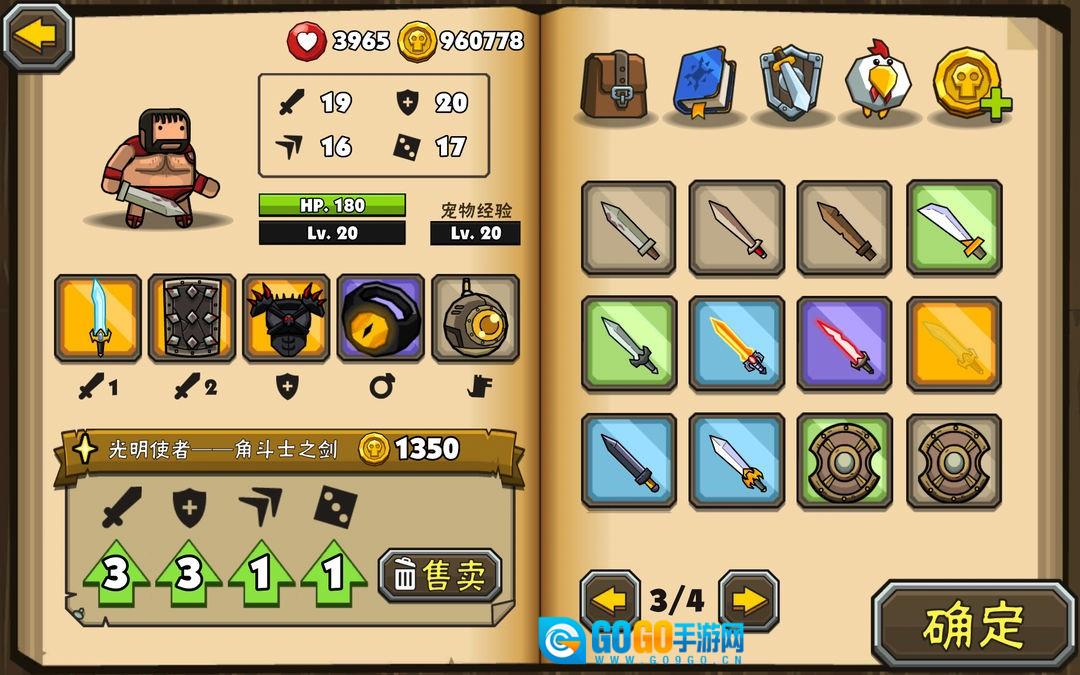The height and width of the screenshot is (675, 1080).
Task: Sell the item with the 售卖 button
Action: pyautogui.click(x=440, y=575)
